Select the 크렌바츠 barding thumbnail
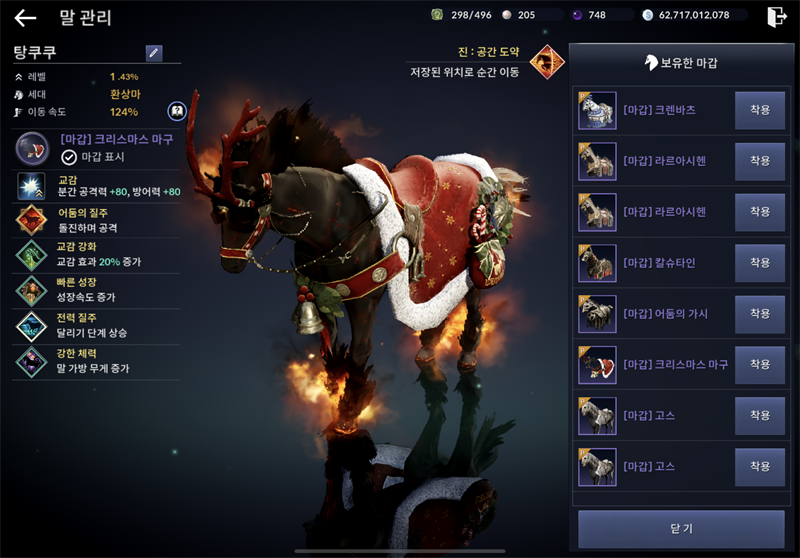Image resolution: width=800 pixels, height=558 pixels. point(597,110)
